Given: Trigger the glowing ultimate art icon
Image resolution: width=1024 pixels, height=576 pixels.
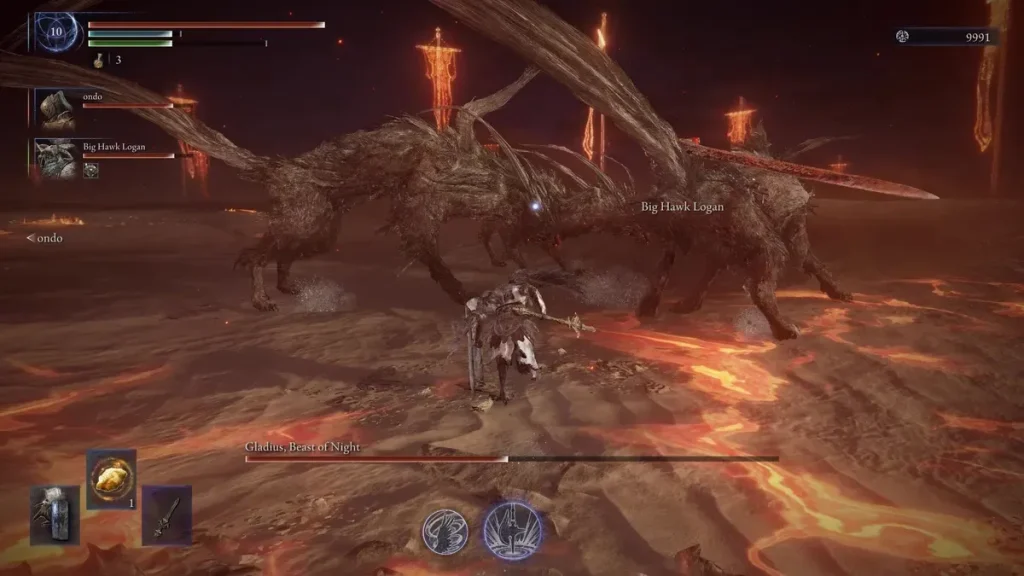Looking at the screenshot, I should pos(513,531).
